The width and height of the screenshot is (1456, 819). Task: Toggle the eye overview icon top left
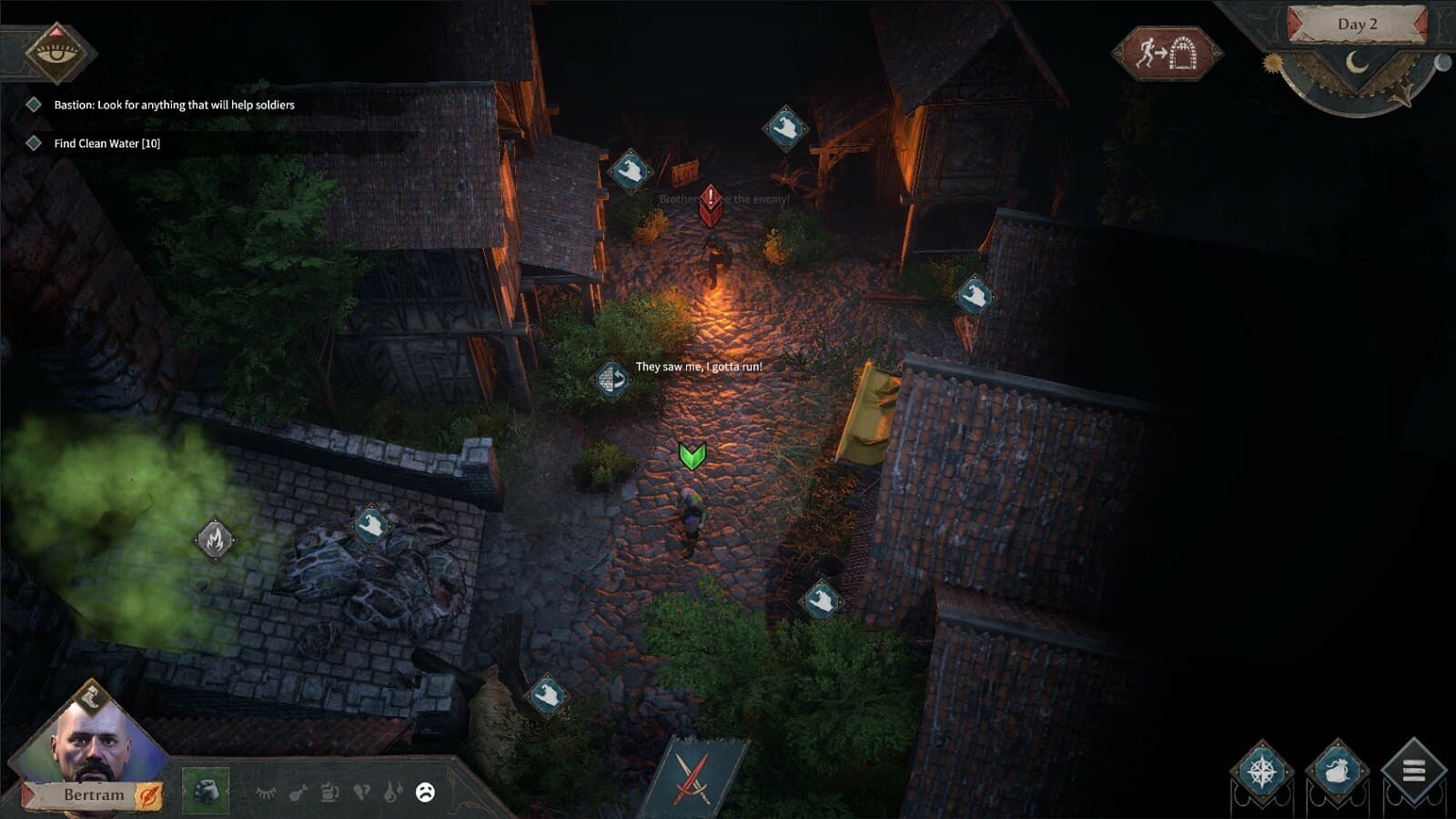56,53
